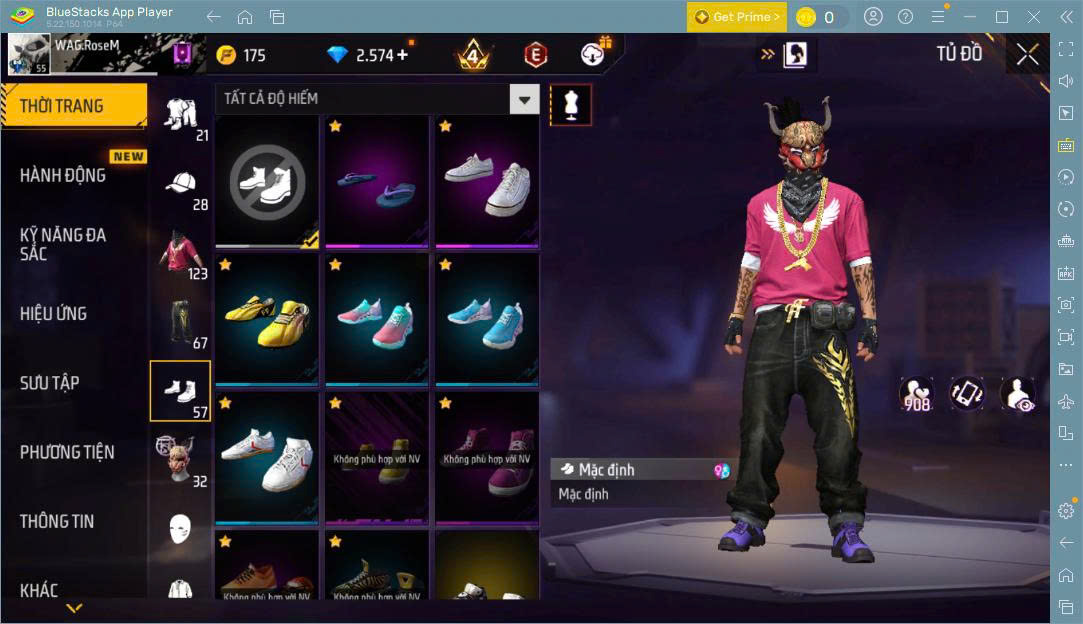This screenshot has width=1083, height=624.
Task: Choose the pants category with 67 items
Action: (x=181, y=323)
